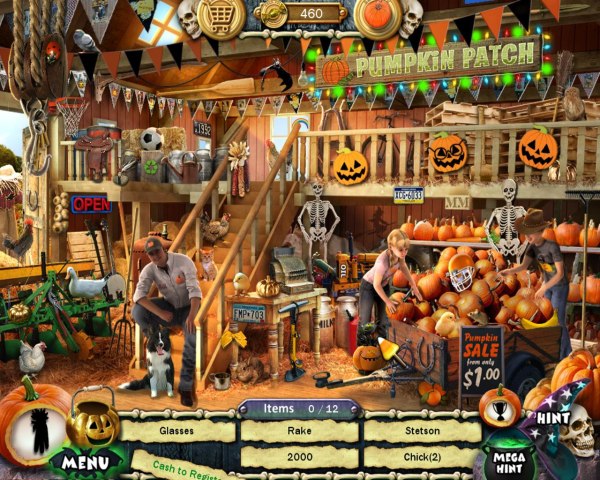Select the Stetson item in the list
This screenshot has height=480, width=600.
coord(422,431)
